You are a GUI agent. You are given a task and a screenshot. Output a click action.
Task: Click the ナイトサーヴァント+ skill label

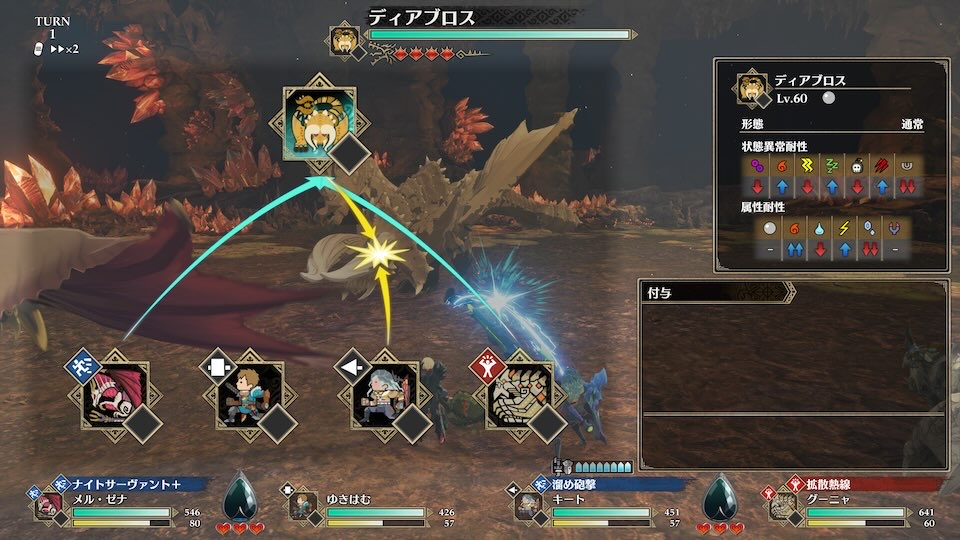click(x=130, y=484)
